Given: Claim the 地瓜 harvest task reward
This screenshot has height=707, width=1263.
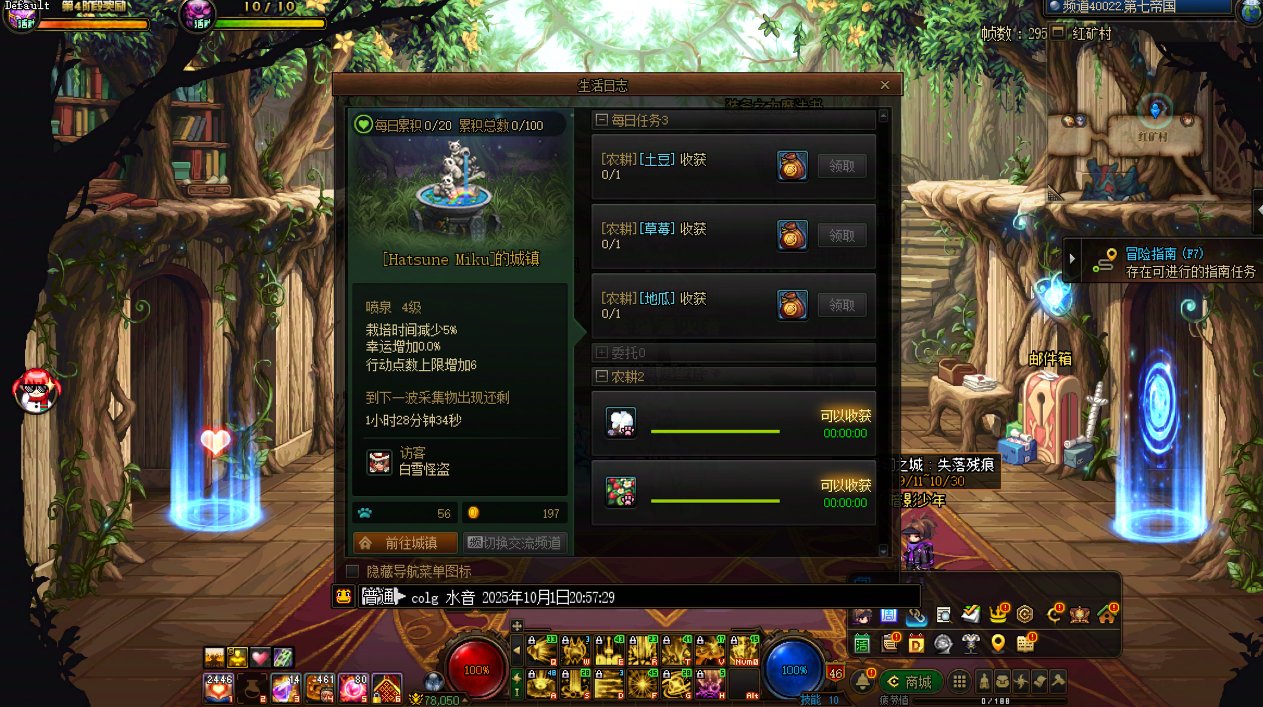Looking at the screenshot, I should pos(842,305).
